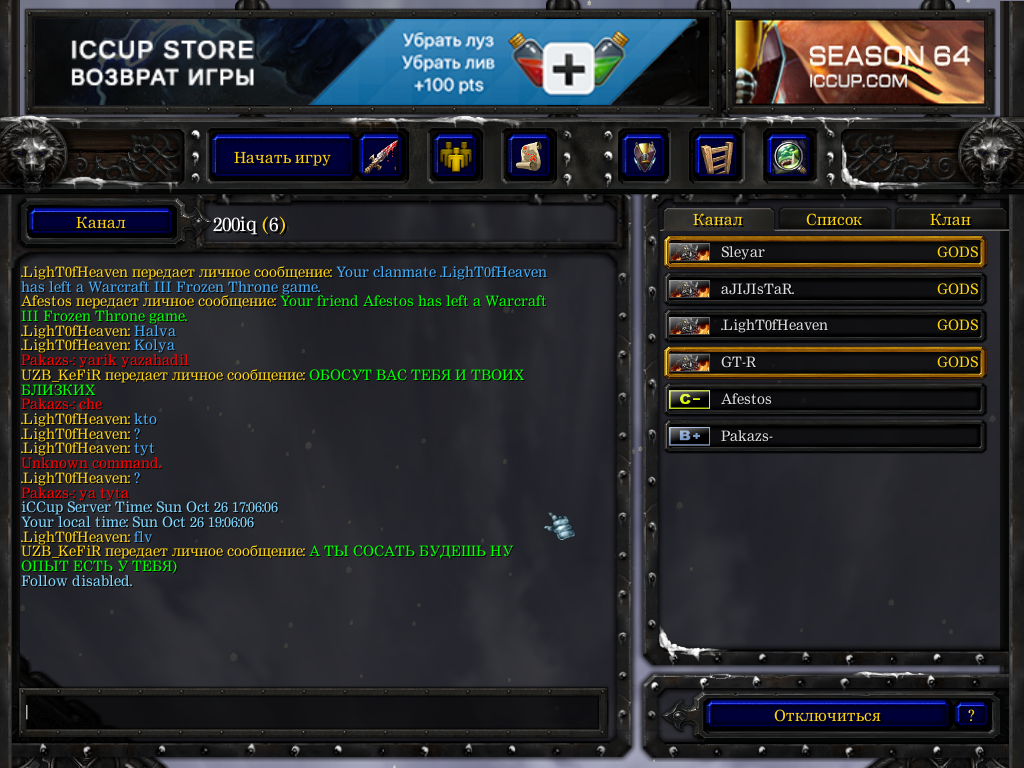
Task: Select player aJIJIsTaR. in the list
Action: point(824,289)
